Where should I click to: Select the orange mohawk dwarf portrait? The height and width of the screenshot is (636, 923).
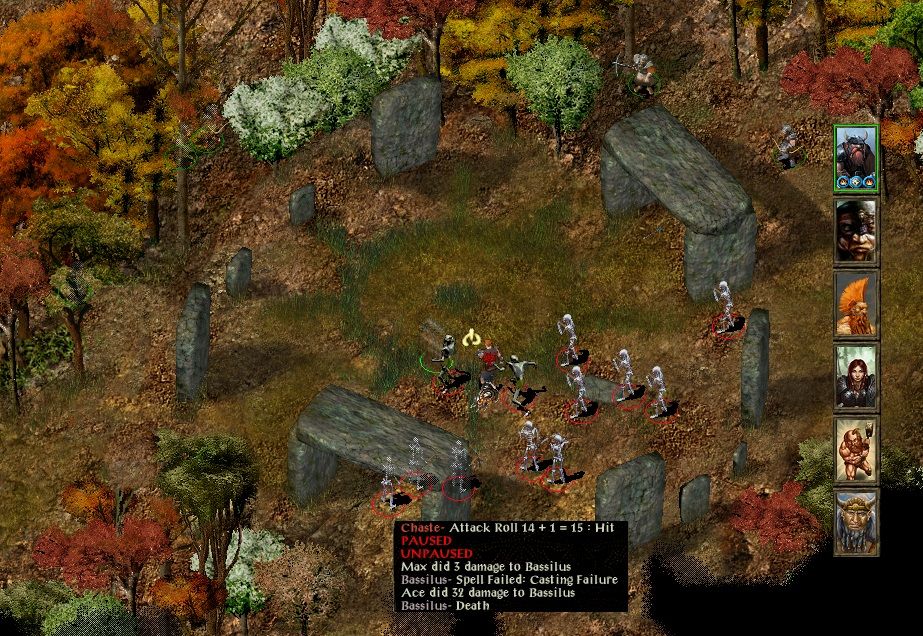click(x=856, y=304)
